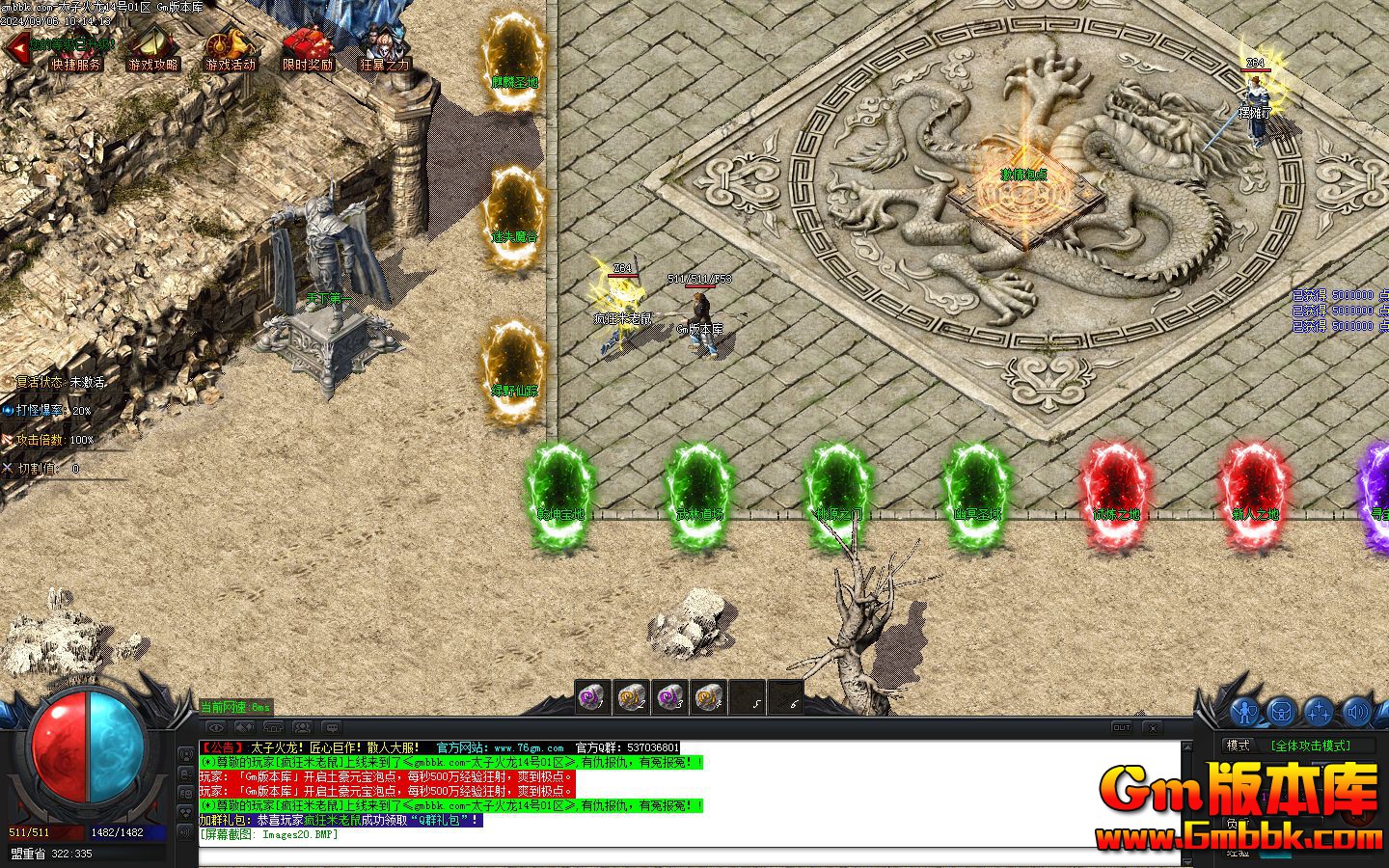This screenshot has width=1389, height=868.
Task: Click the OUT button above the chat
Action: pos(1122,727)
